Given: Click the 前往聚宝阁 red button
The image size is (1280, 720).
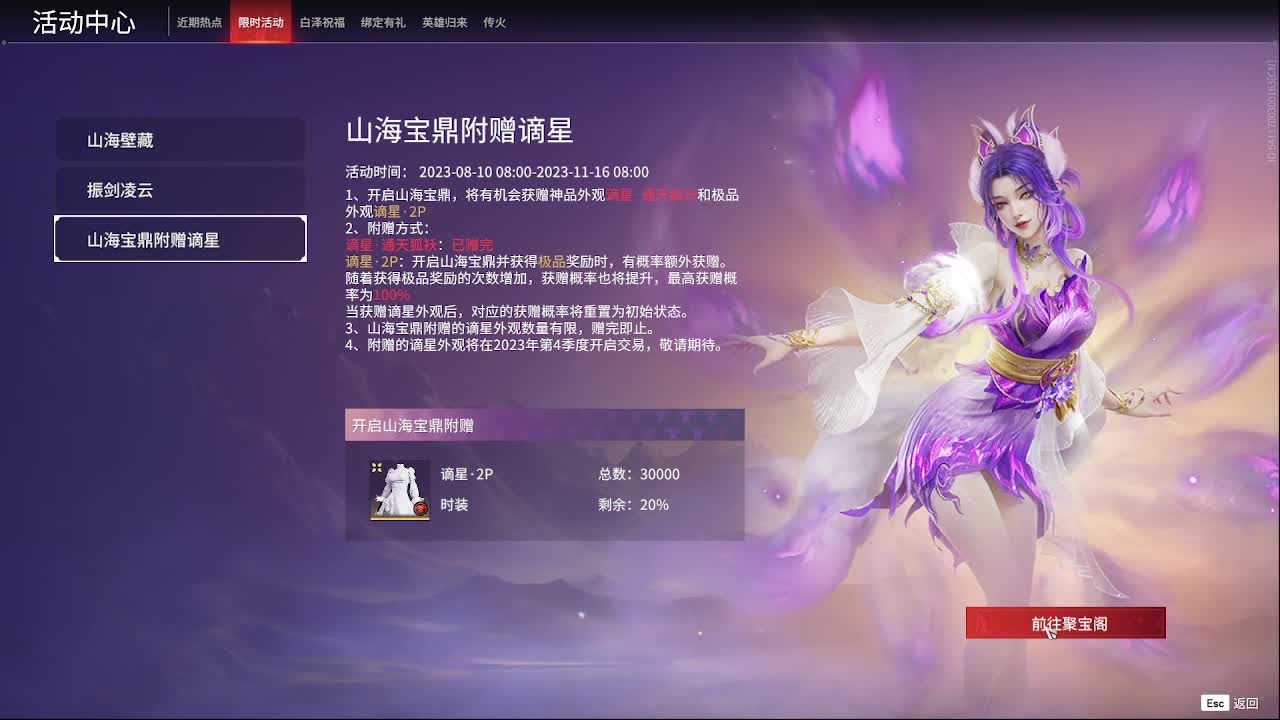Looking at the screenshot, I should click(x=1066, y=622).
